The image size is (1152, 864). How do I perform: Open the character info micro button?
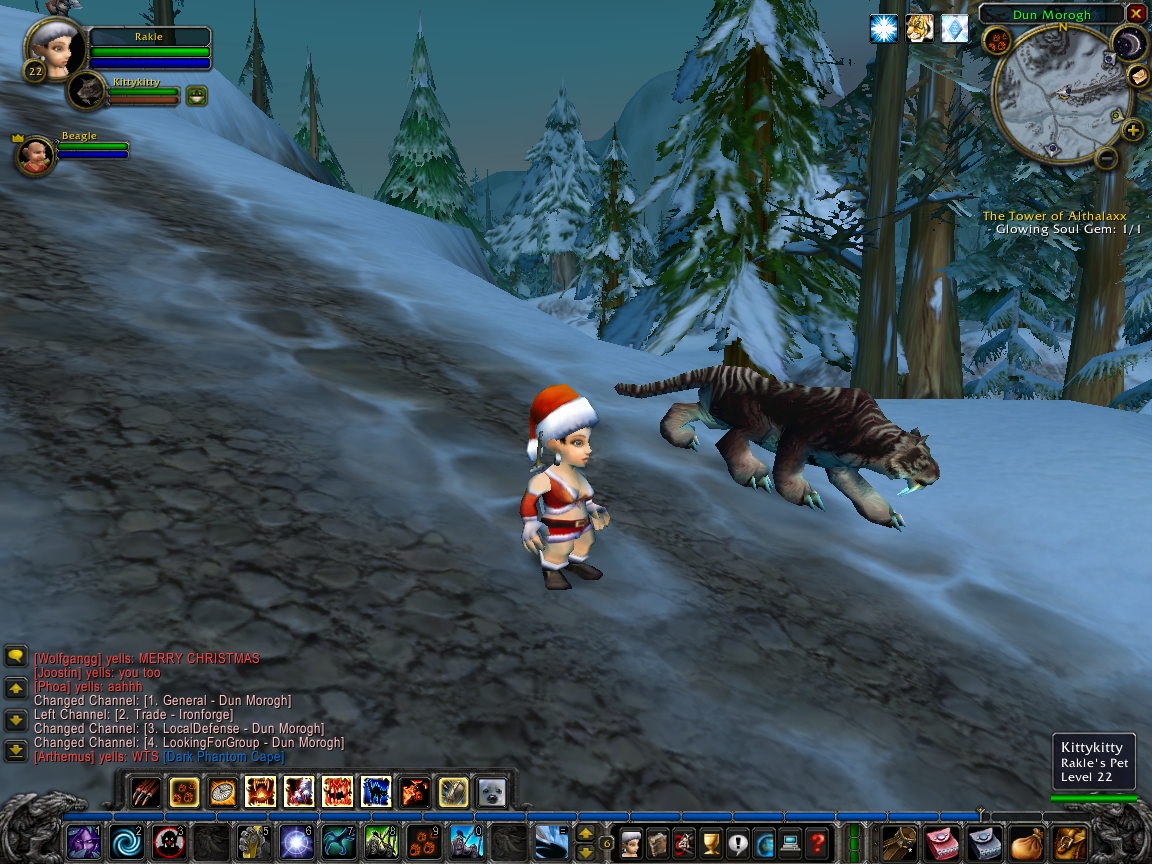pyautogui.click(x=630, y=842)
